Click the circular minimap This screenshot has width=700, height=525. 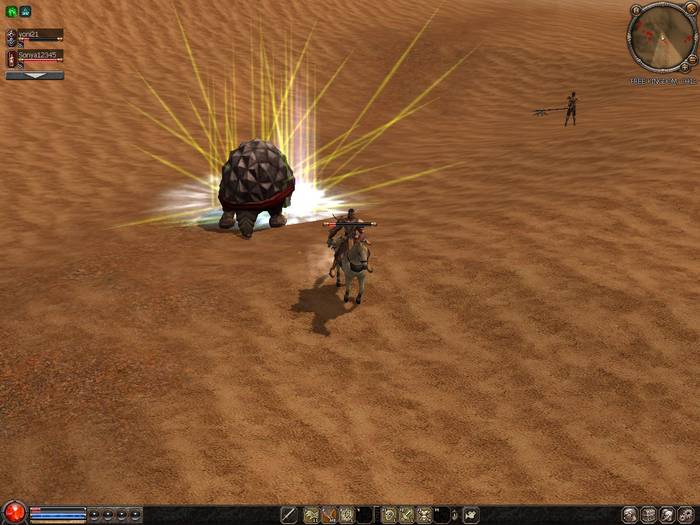point(662,37)
